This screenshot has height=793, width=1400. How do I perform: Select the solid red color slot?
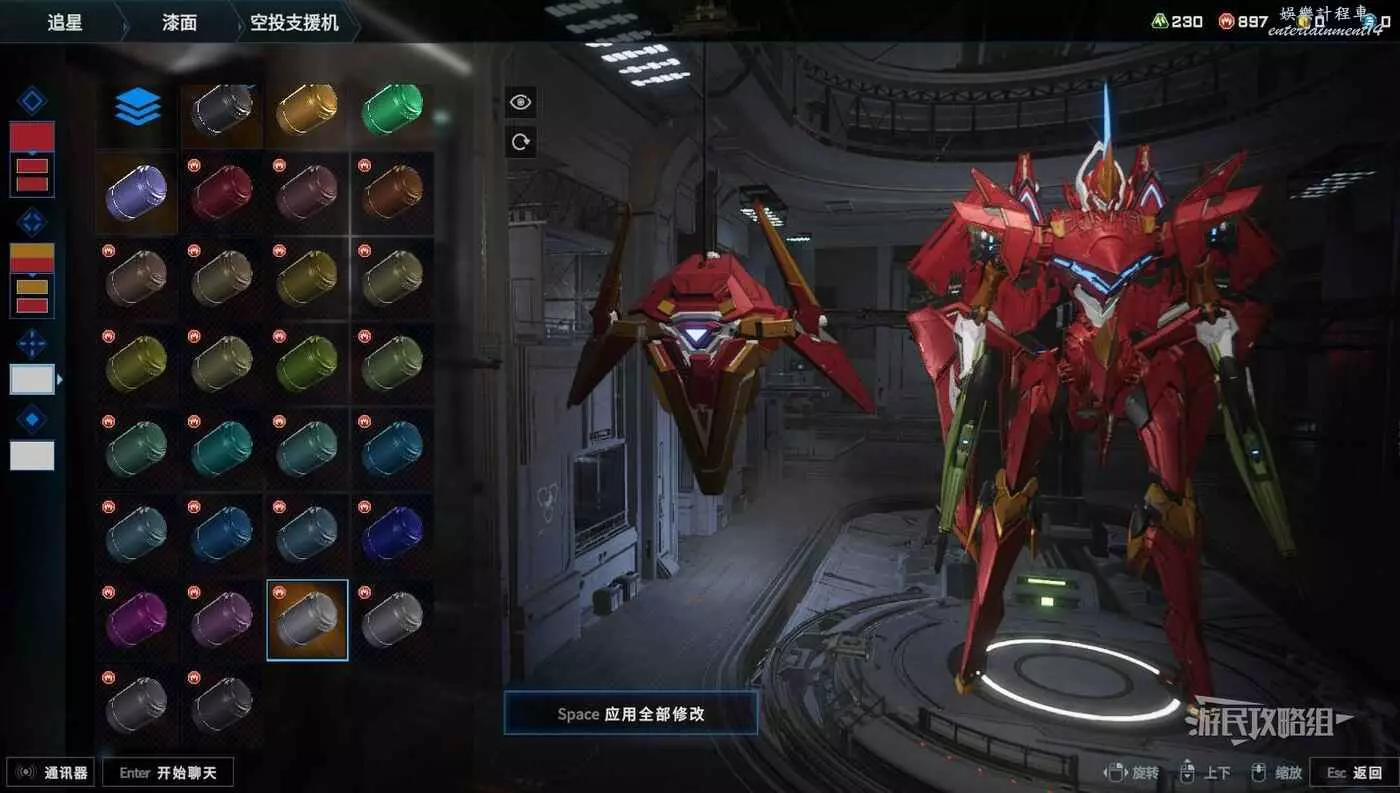click(x=32, y=136)
